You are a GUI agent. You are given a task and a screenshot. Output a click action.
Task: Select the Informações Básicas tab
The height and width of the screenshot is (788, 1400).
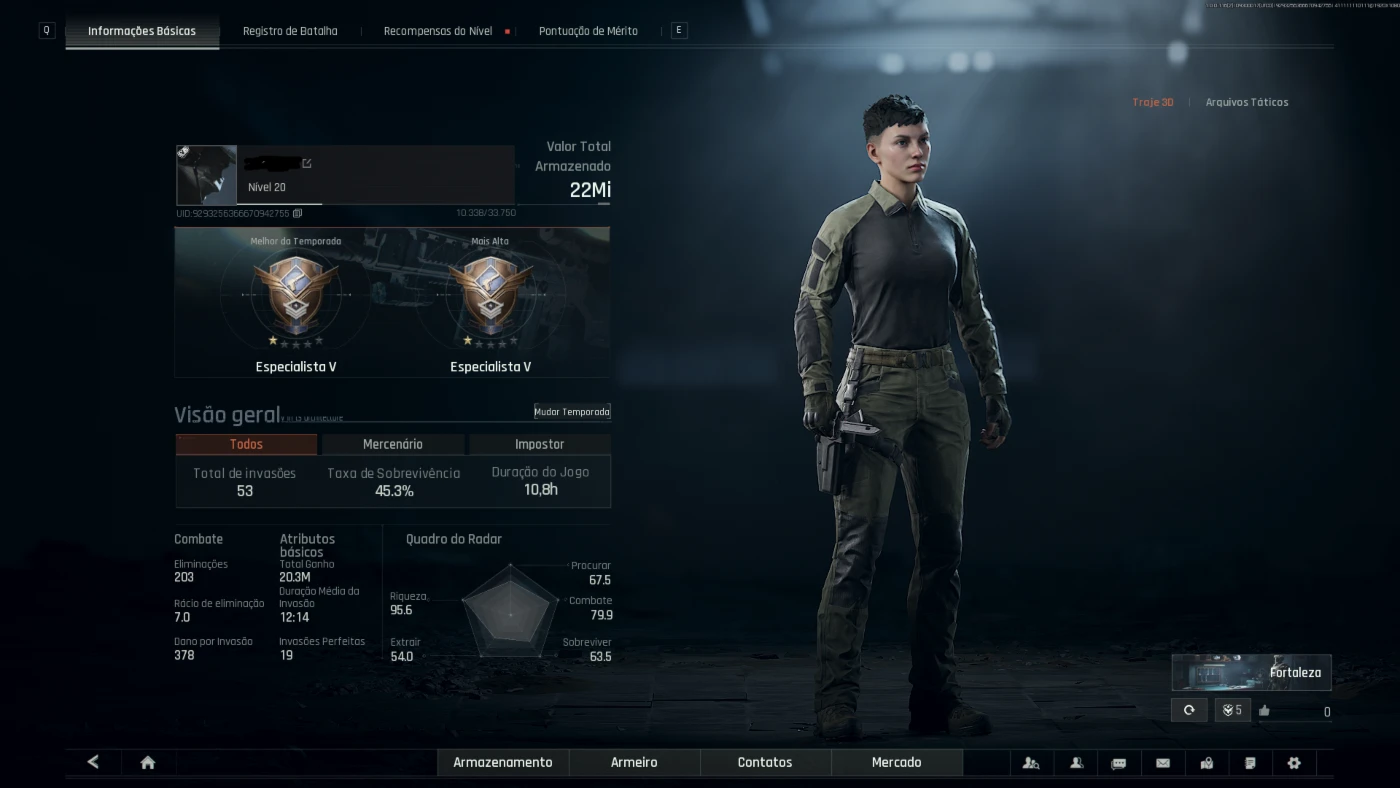click(142, 31)
